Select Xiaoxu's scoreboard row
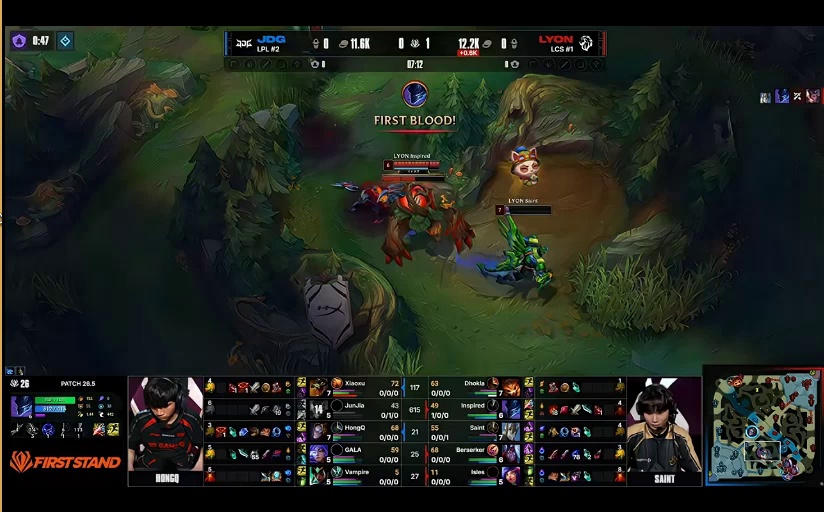 pos(352,387)
